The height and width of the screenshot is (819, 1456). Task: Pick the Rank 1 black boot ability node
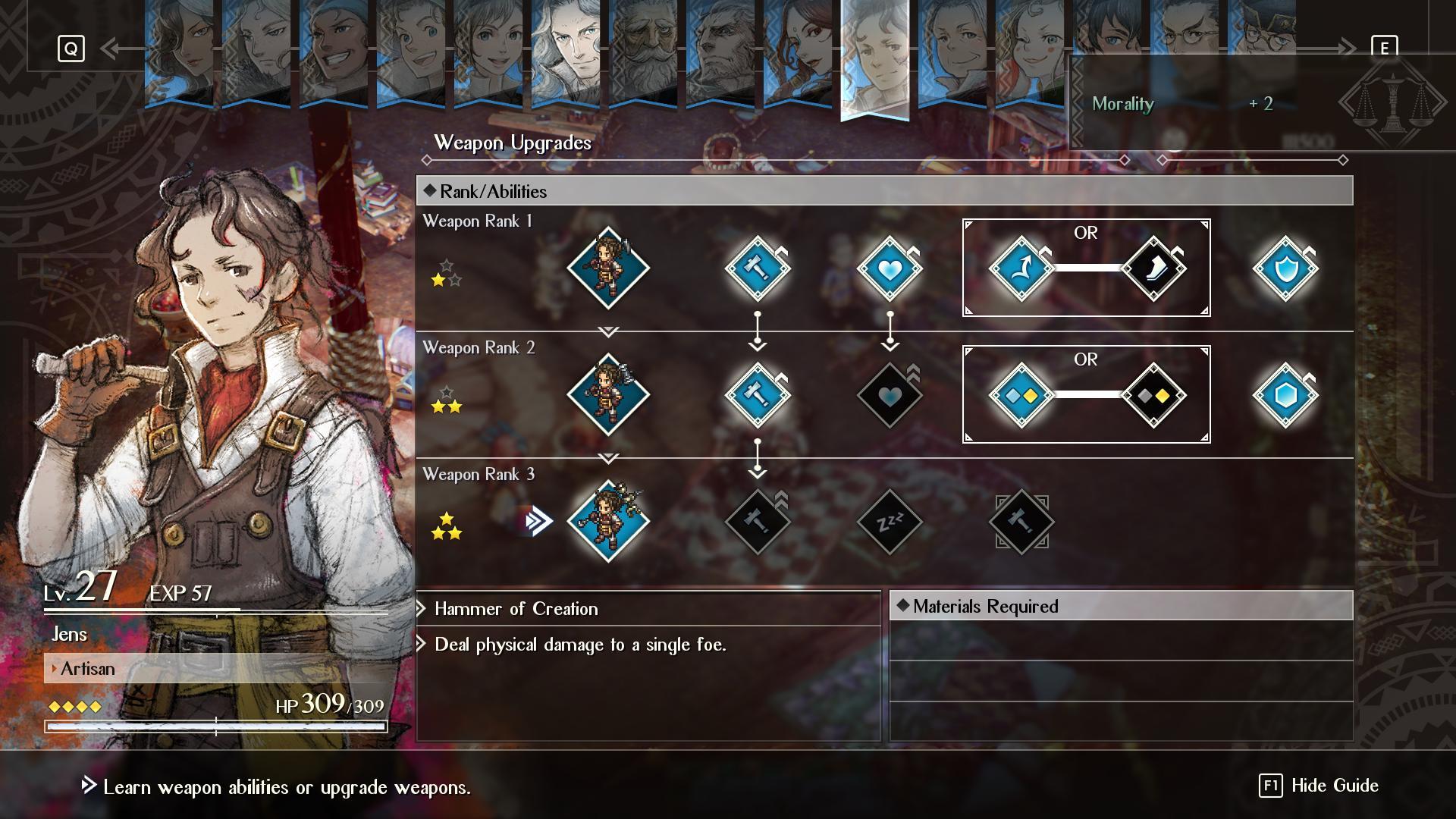[x=1153, y=268]
